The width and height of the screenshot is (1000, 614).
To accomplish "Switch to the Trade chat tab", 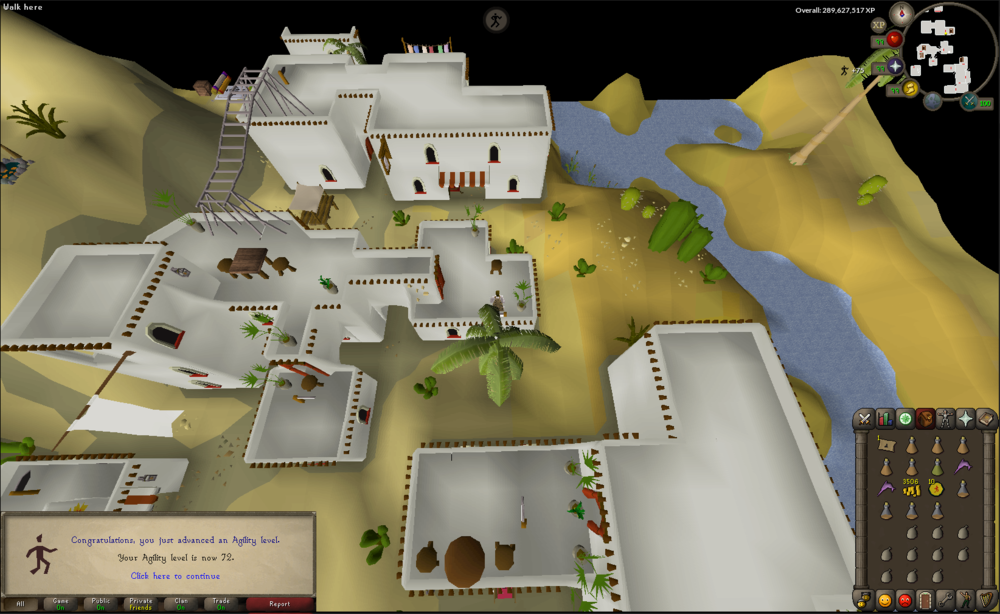I will click(x=221, y=604).
